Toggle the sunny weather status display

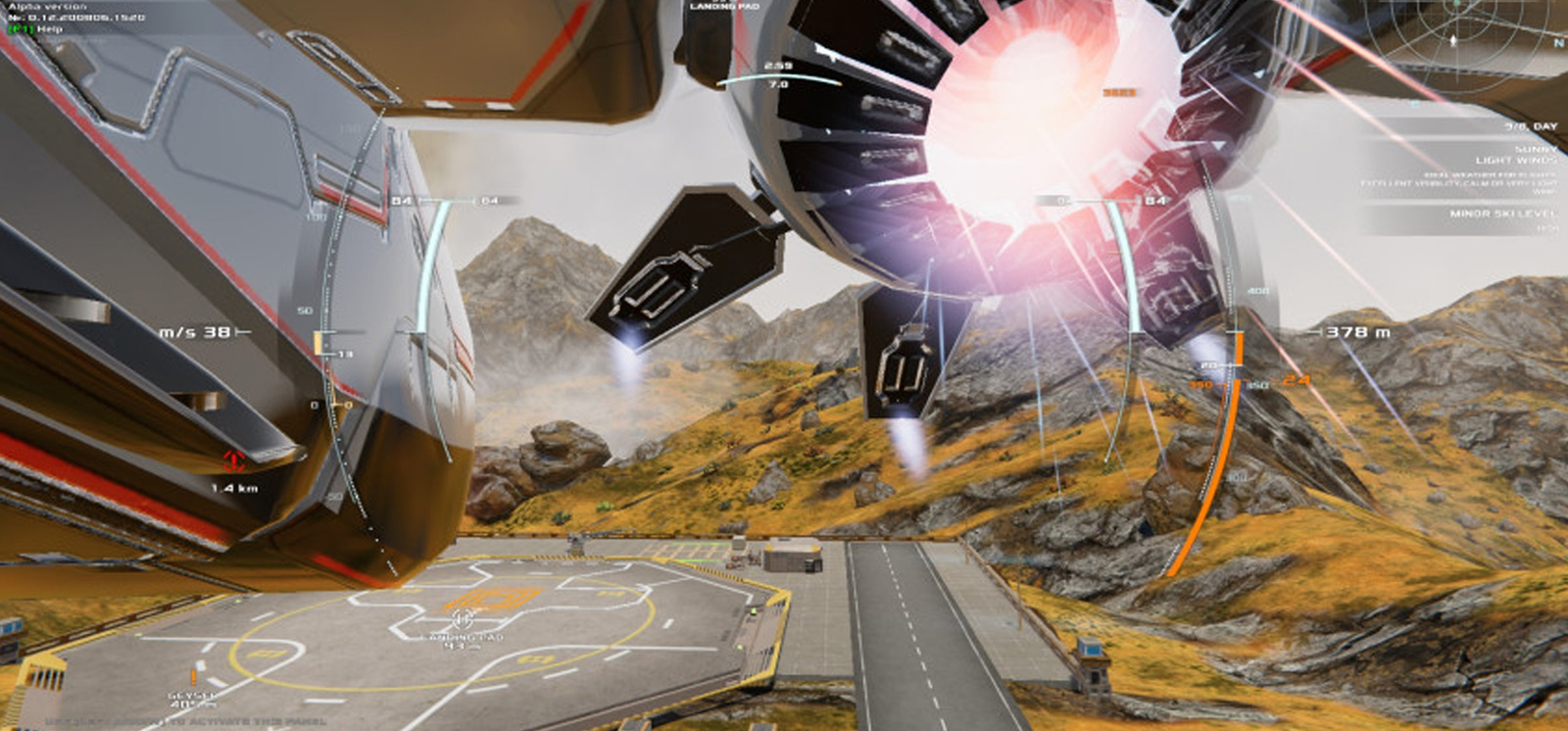[x=1535, y=151]
